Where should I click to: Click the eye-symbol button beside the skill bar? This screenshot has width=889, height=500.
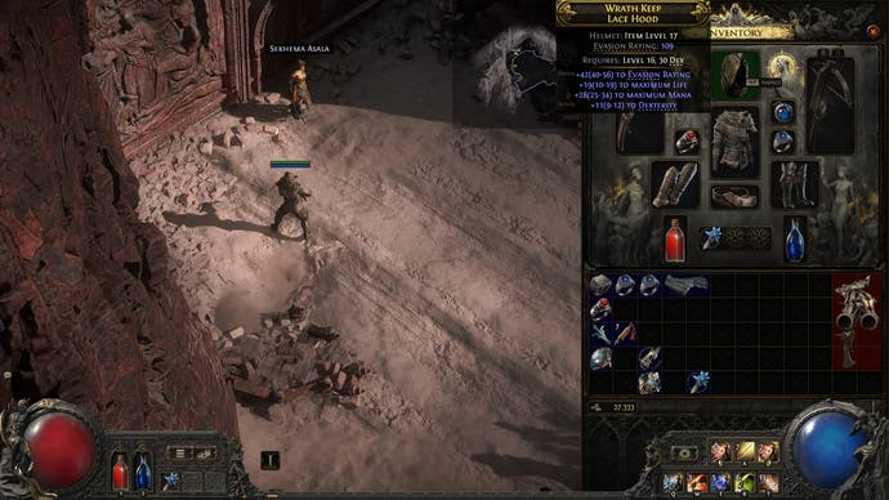685,453
